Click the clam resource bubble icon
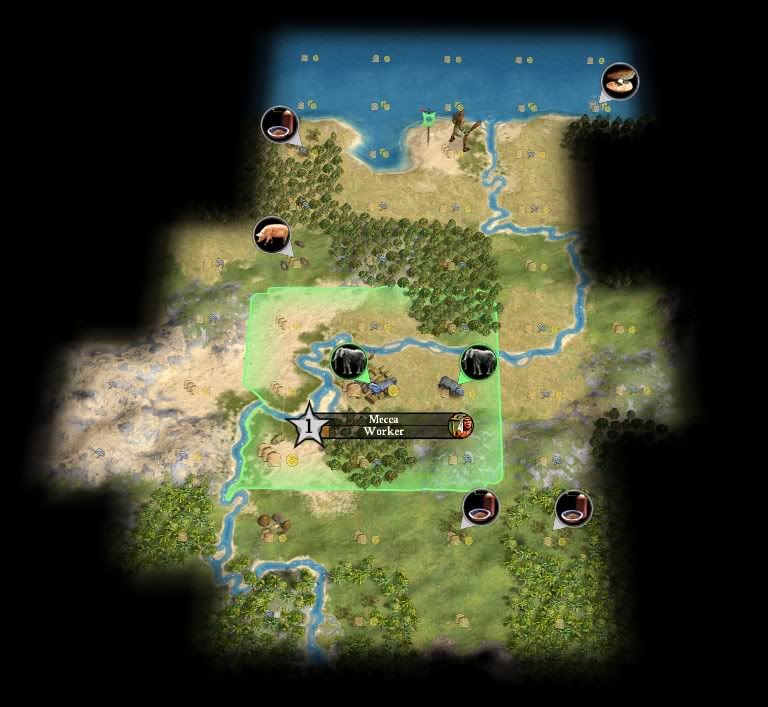 (x=619, y=82)
